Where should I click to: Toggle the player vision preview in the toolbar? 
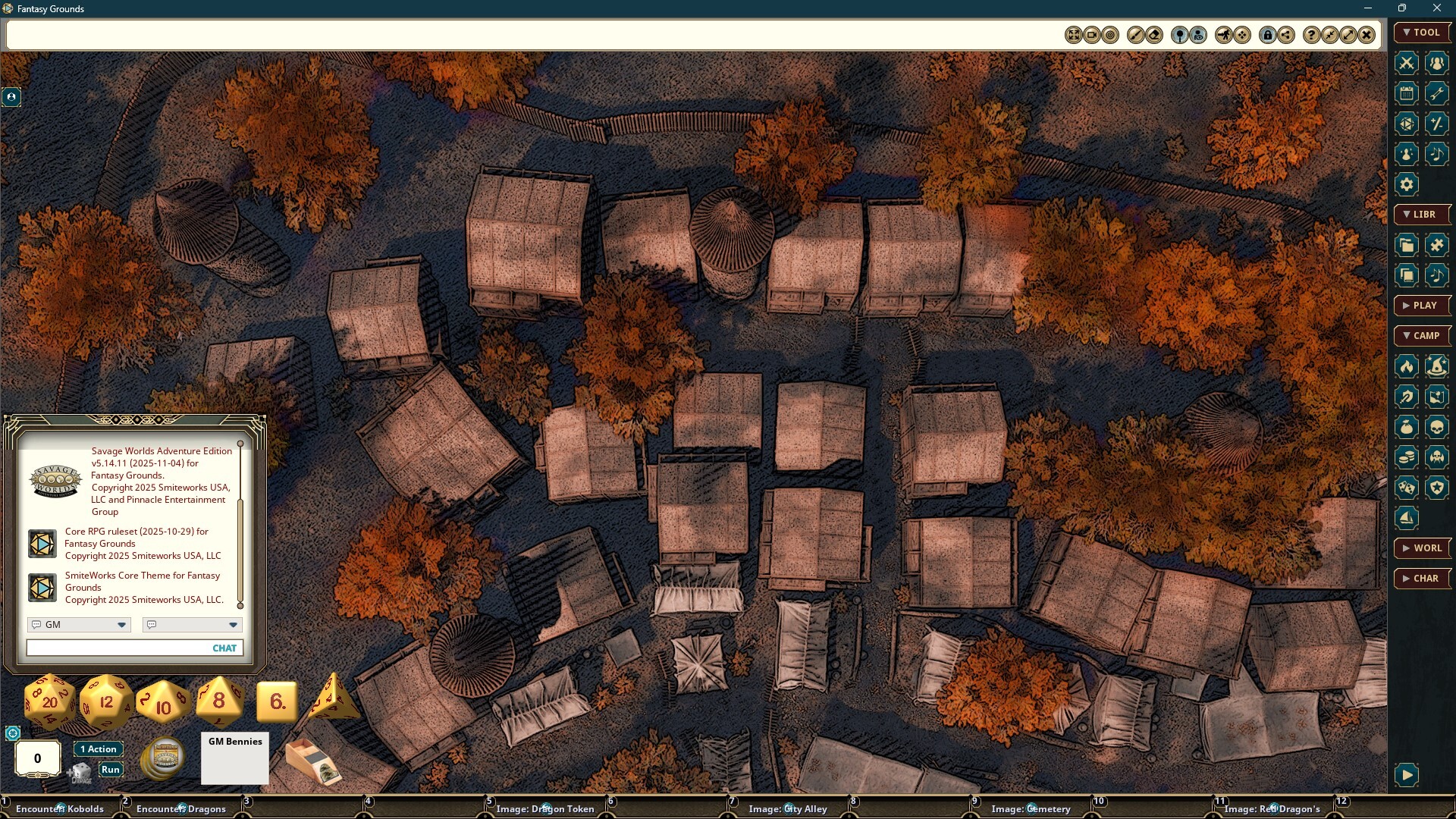click(x=1200, y=34)
